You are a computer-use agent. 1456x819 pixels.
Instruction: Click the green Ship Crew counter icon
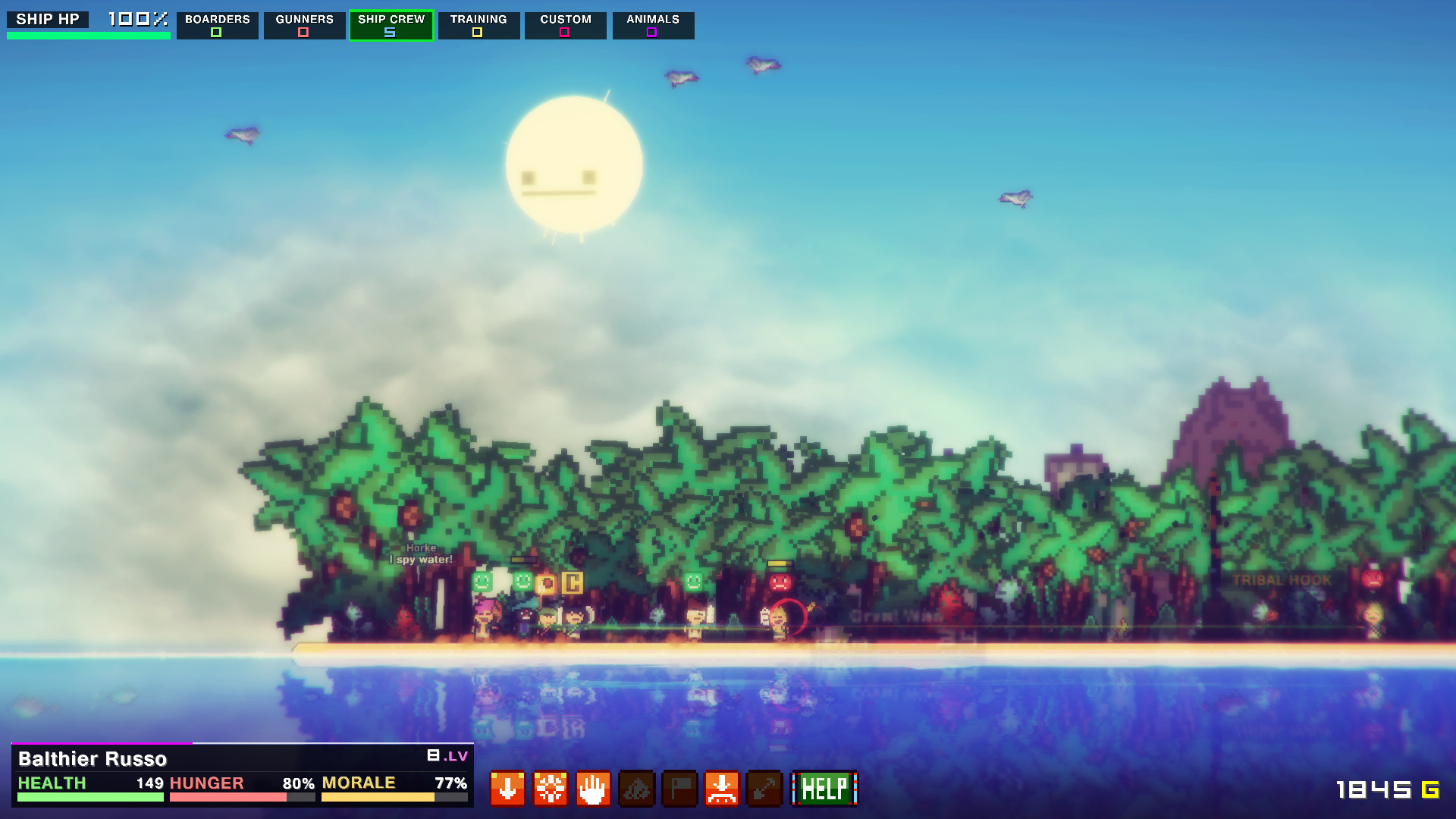tap(390, 33)
